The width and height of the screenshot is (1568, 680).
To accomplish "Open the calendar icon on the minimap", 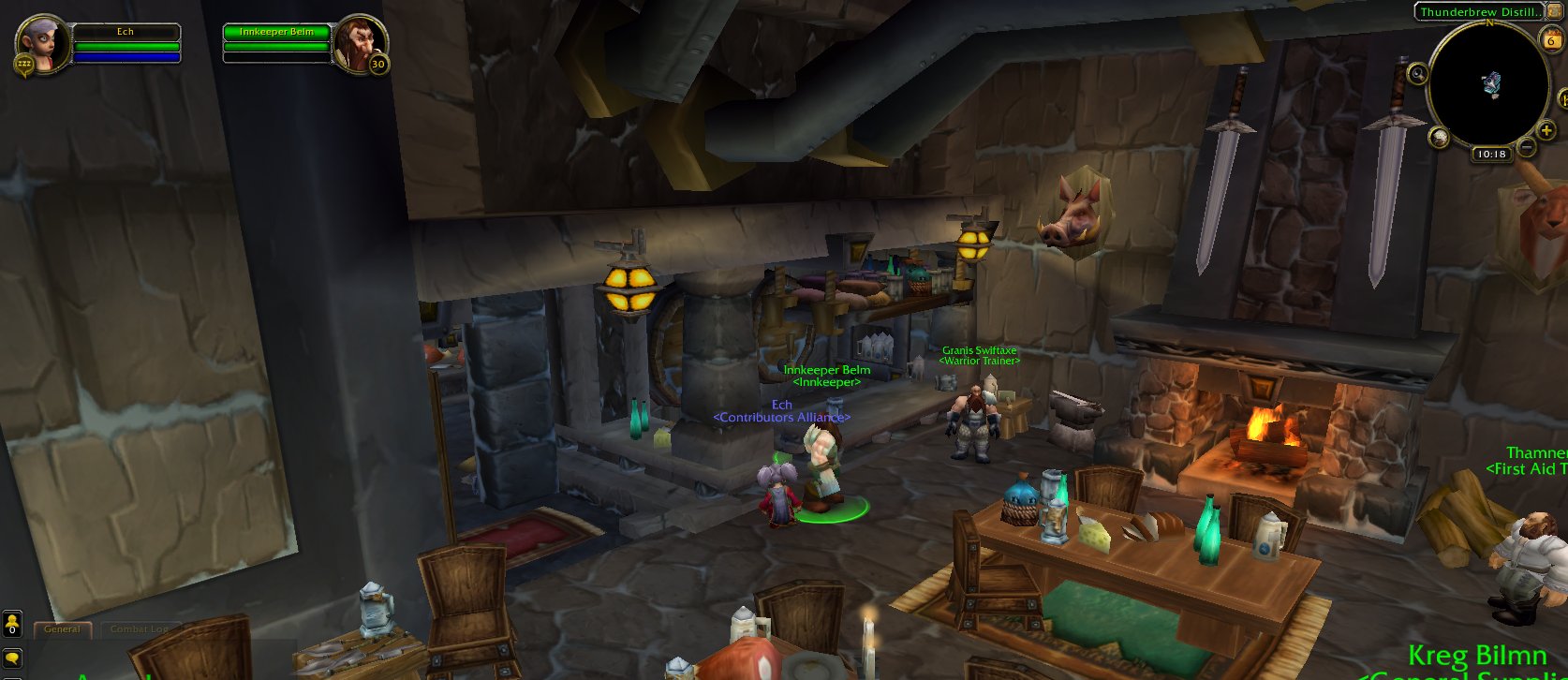I will [x=1553, y=38].
